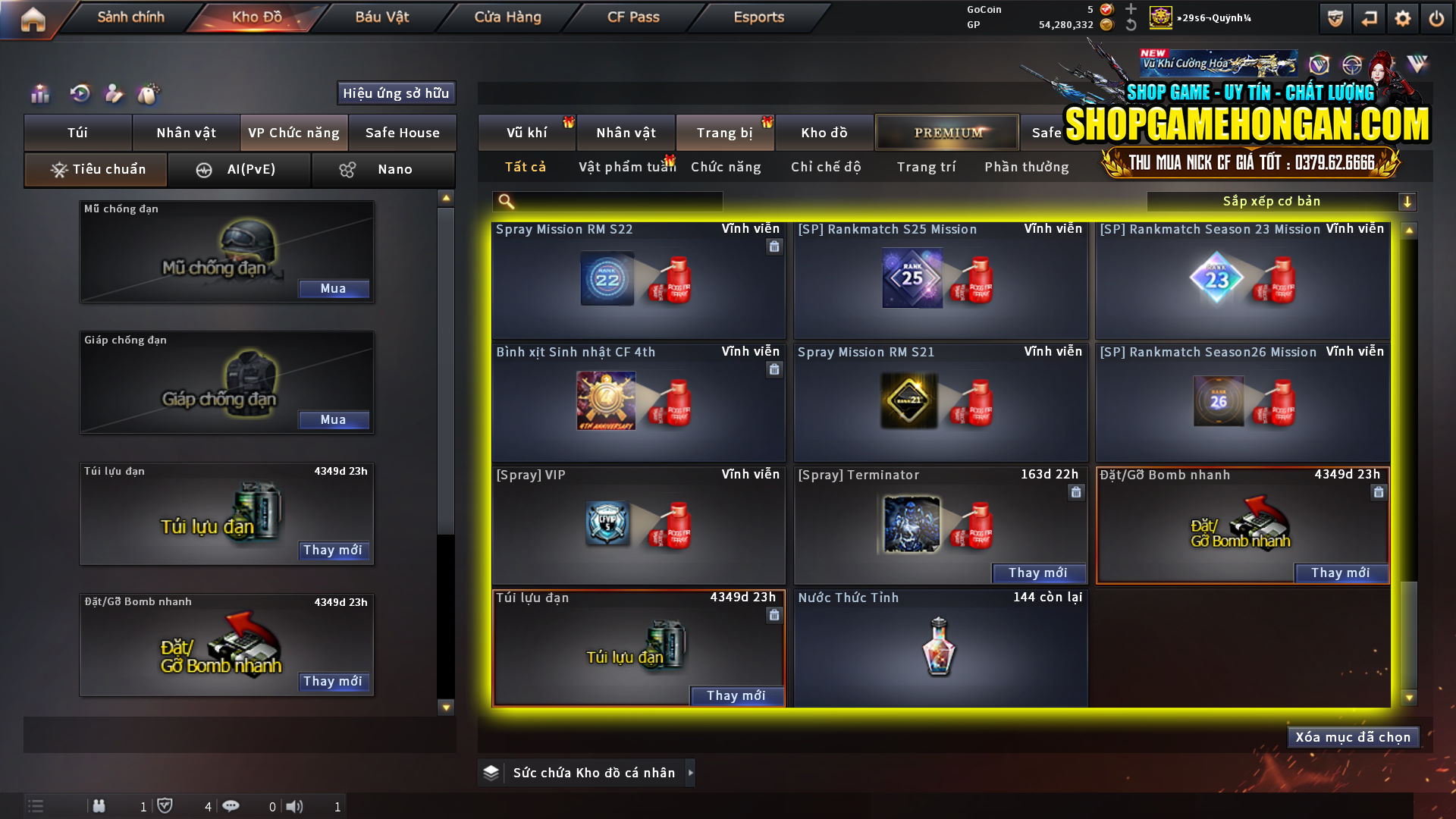The height and width of the screenshot is (819, 1456).
Task: Select the replay history icon in the toolbar
Action: pyautogui.click(x=79, y=93)
